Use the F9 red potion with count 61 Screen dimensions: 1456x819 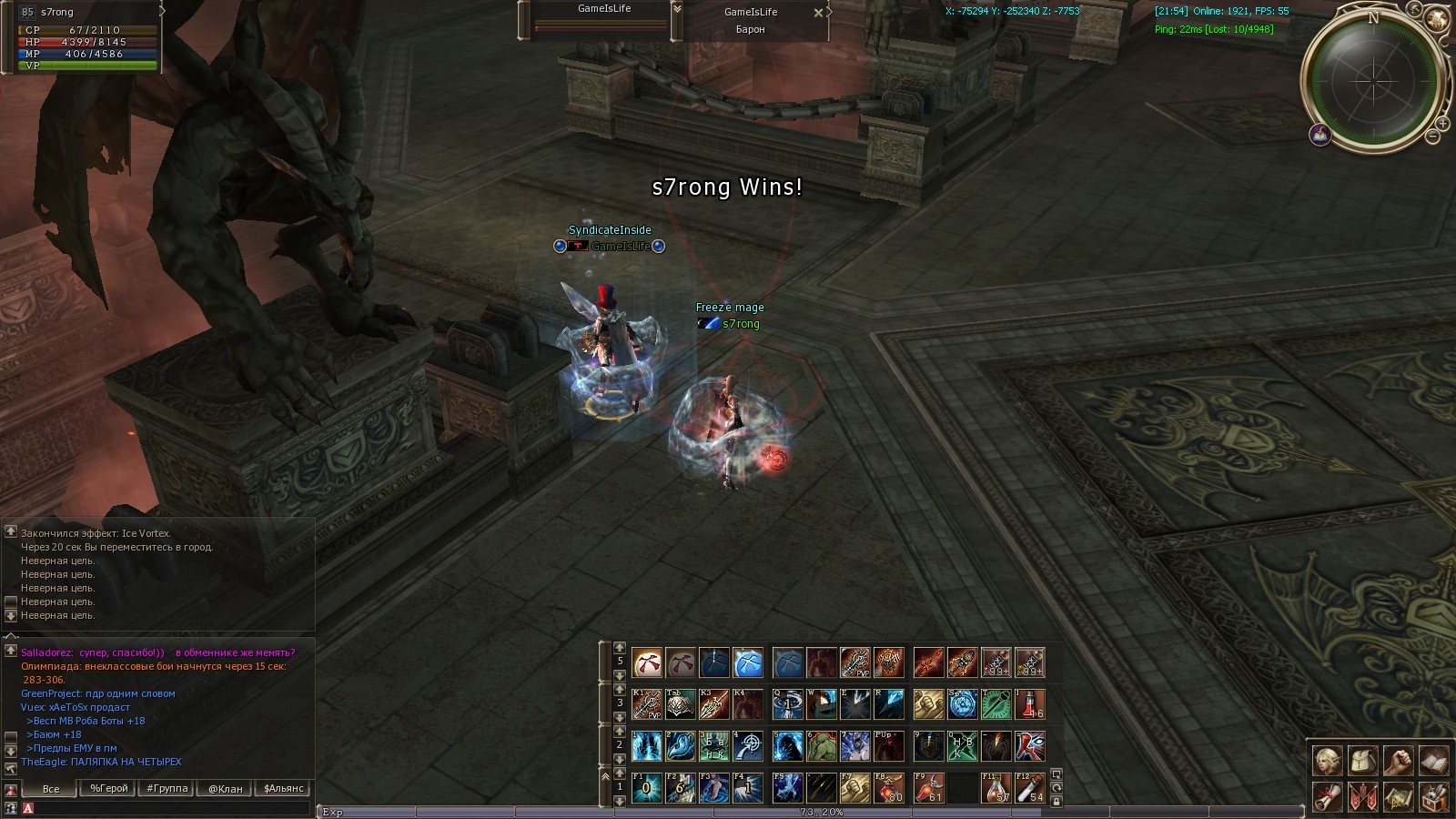click(928, 787)
